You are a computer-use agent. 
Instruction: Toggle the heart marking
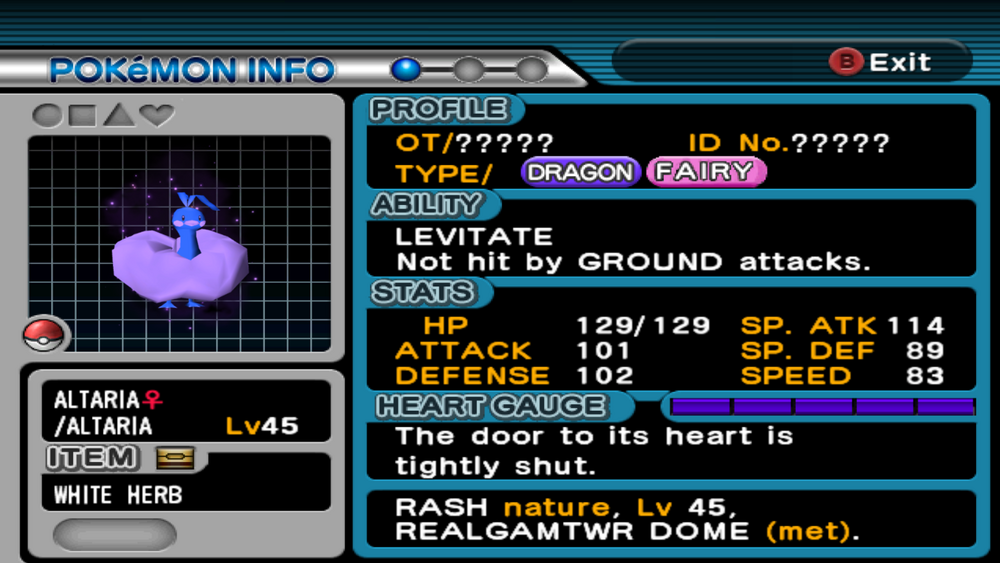[157, 115]
